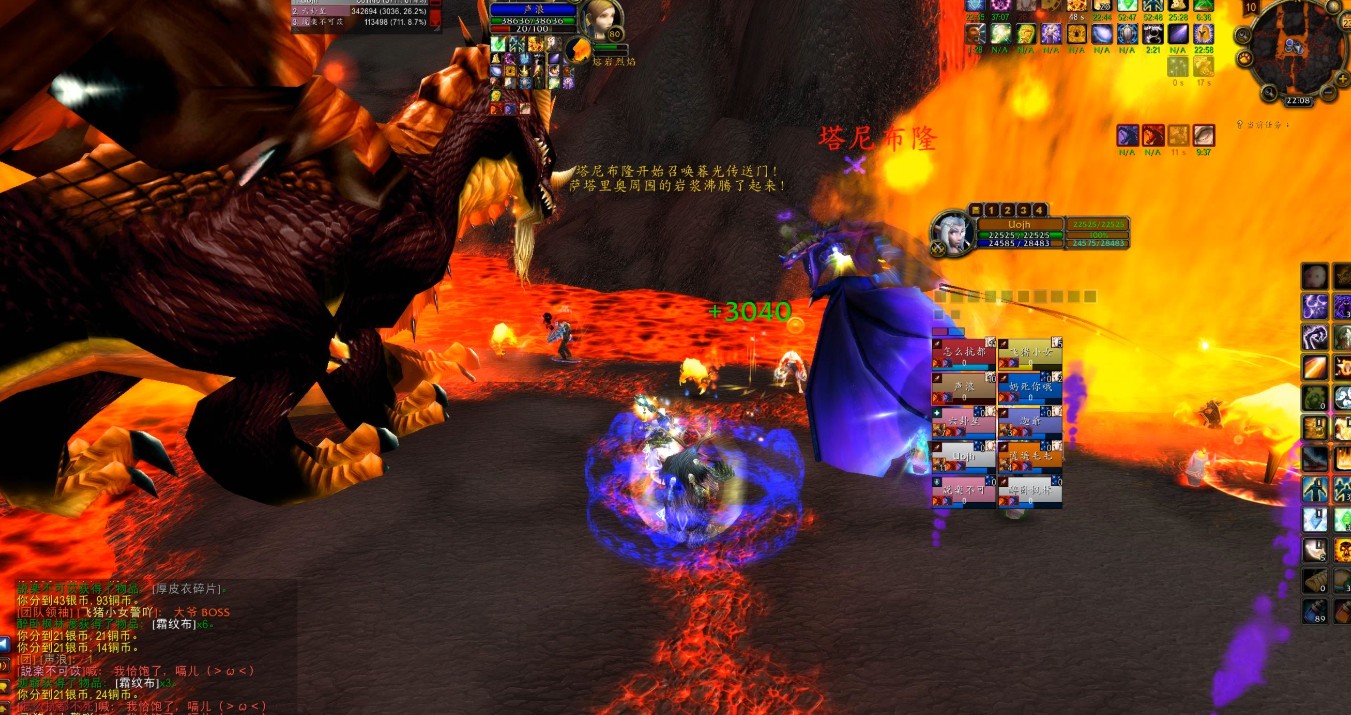The image size is (1351, 715).
Task: Select raid group 1 button
Action: (990, 209)
